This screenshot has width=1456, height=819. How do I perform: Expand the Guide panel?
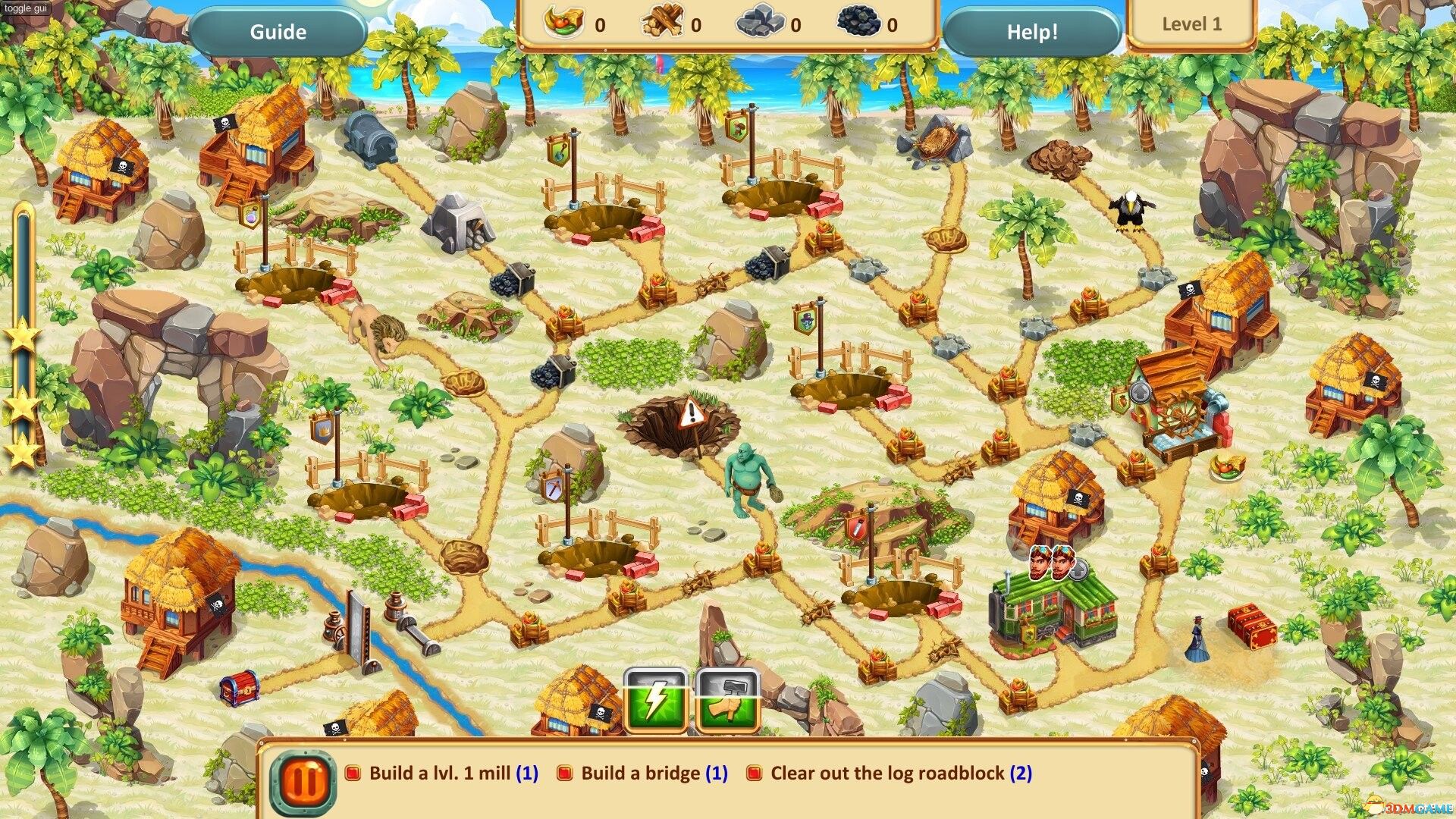coord(278,32)
